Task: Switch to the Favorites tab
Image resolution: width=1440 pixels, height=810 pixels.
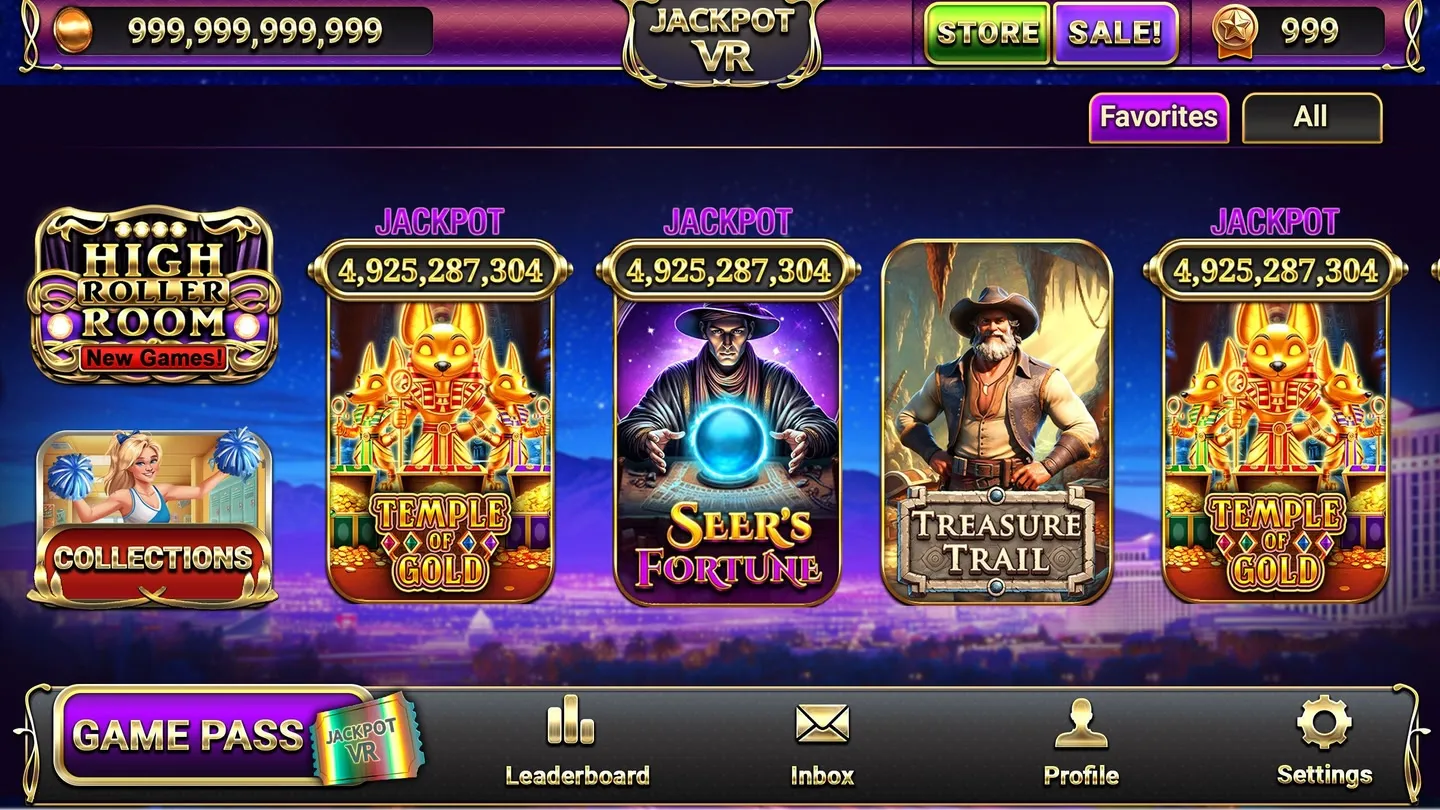Action: (x=1158, y=118)
